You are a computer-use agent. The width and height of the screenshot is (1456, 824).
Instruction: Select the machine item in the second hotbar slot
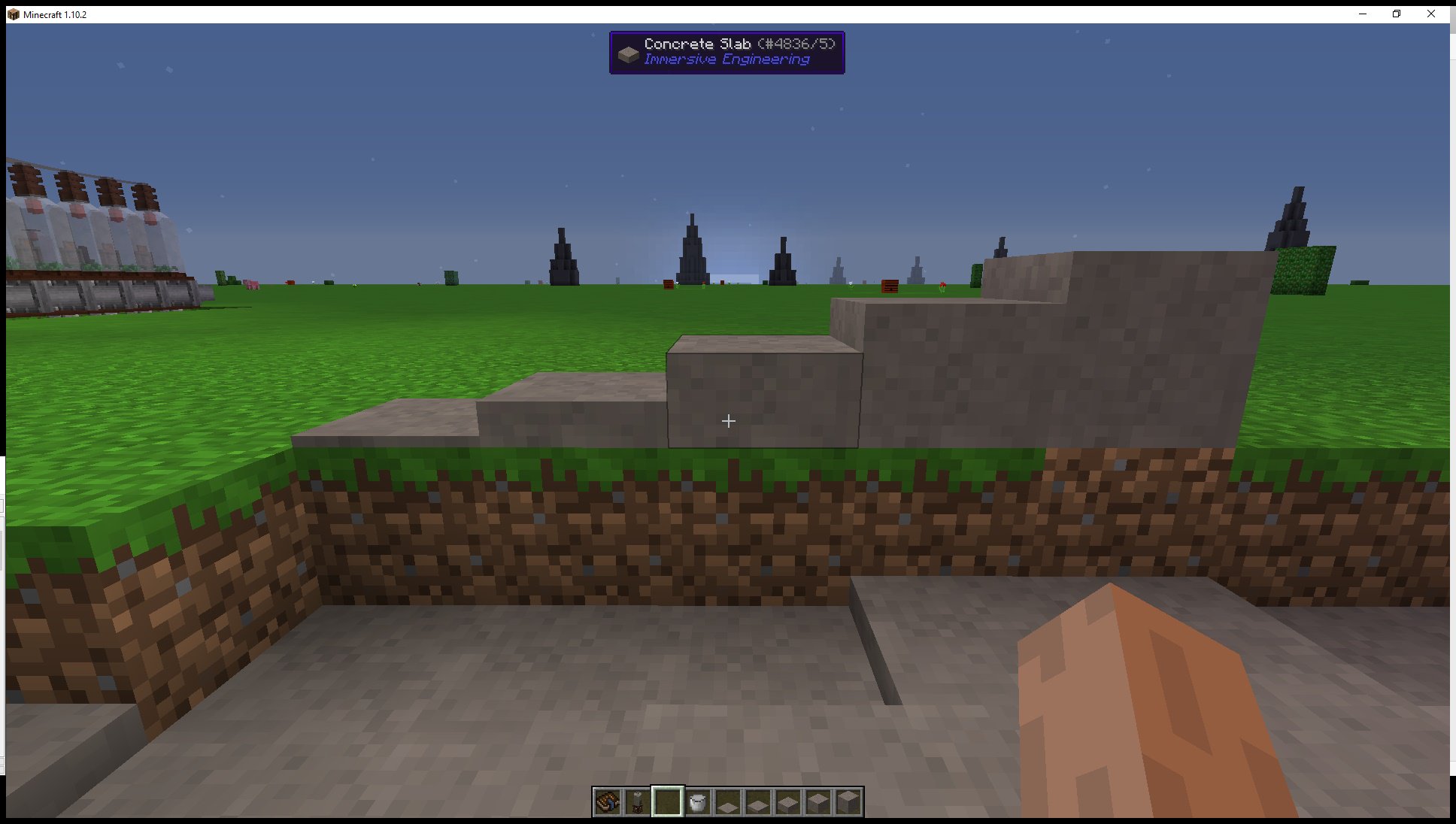point(638,803)
